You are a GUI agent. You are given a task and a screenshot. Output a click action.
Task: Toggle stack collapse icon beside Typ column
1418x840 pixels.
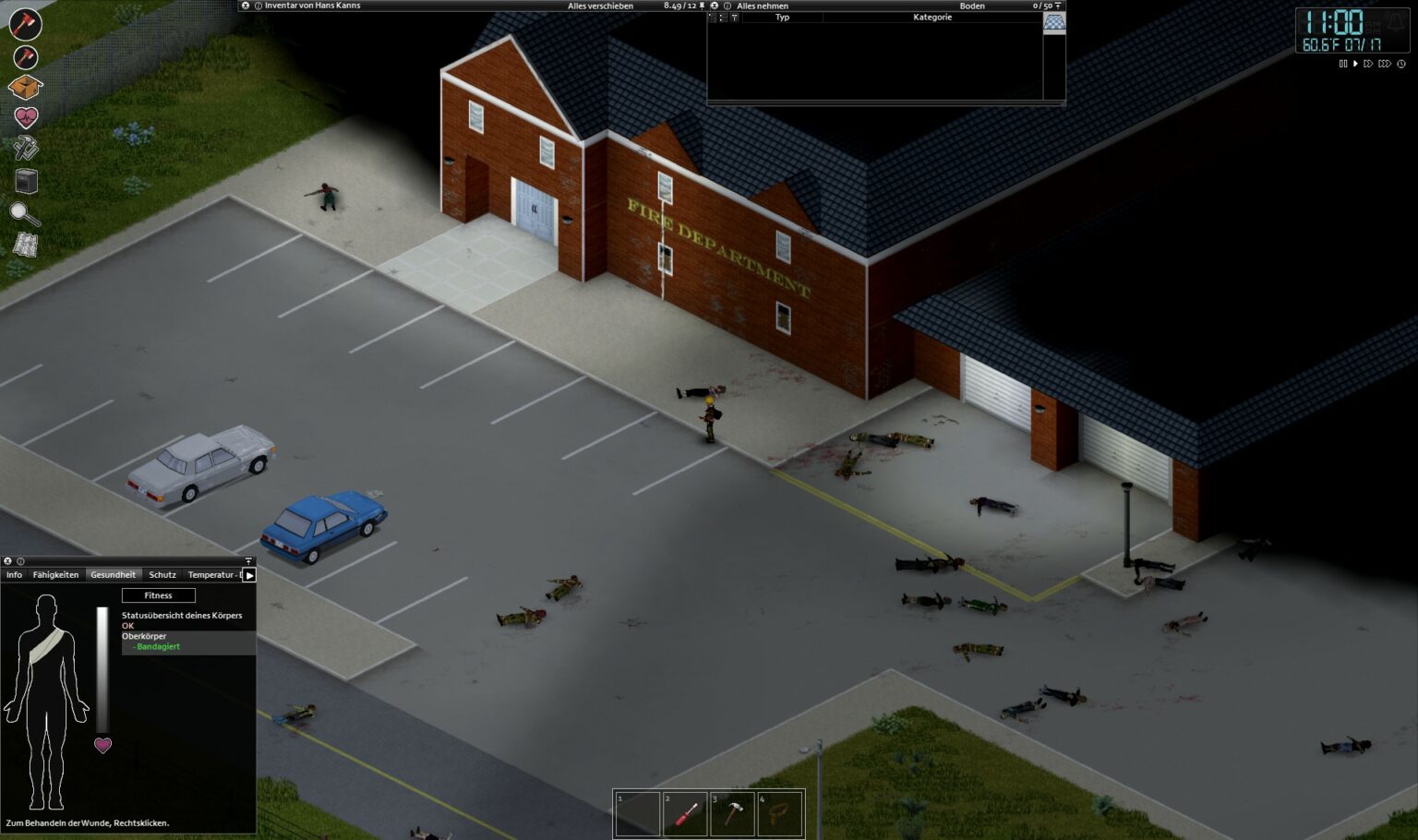point(712,17)
